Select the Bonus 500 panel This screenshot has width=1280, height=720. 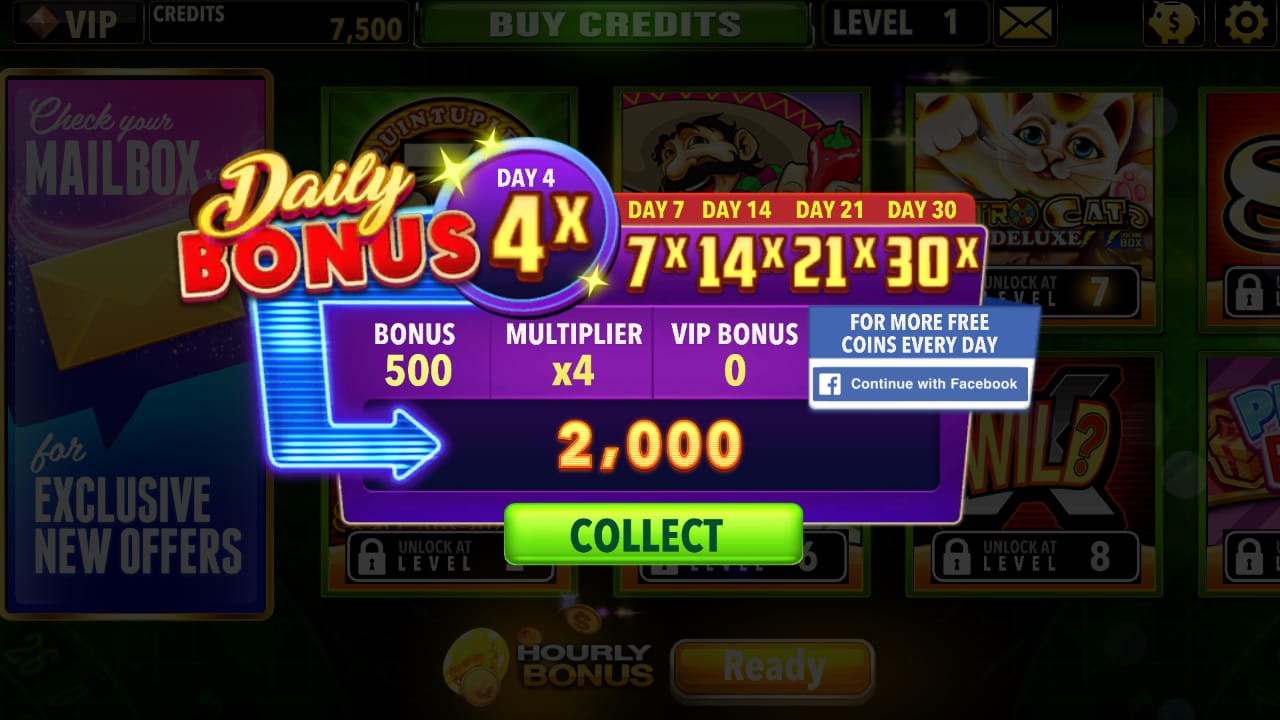[416, 352]
